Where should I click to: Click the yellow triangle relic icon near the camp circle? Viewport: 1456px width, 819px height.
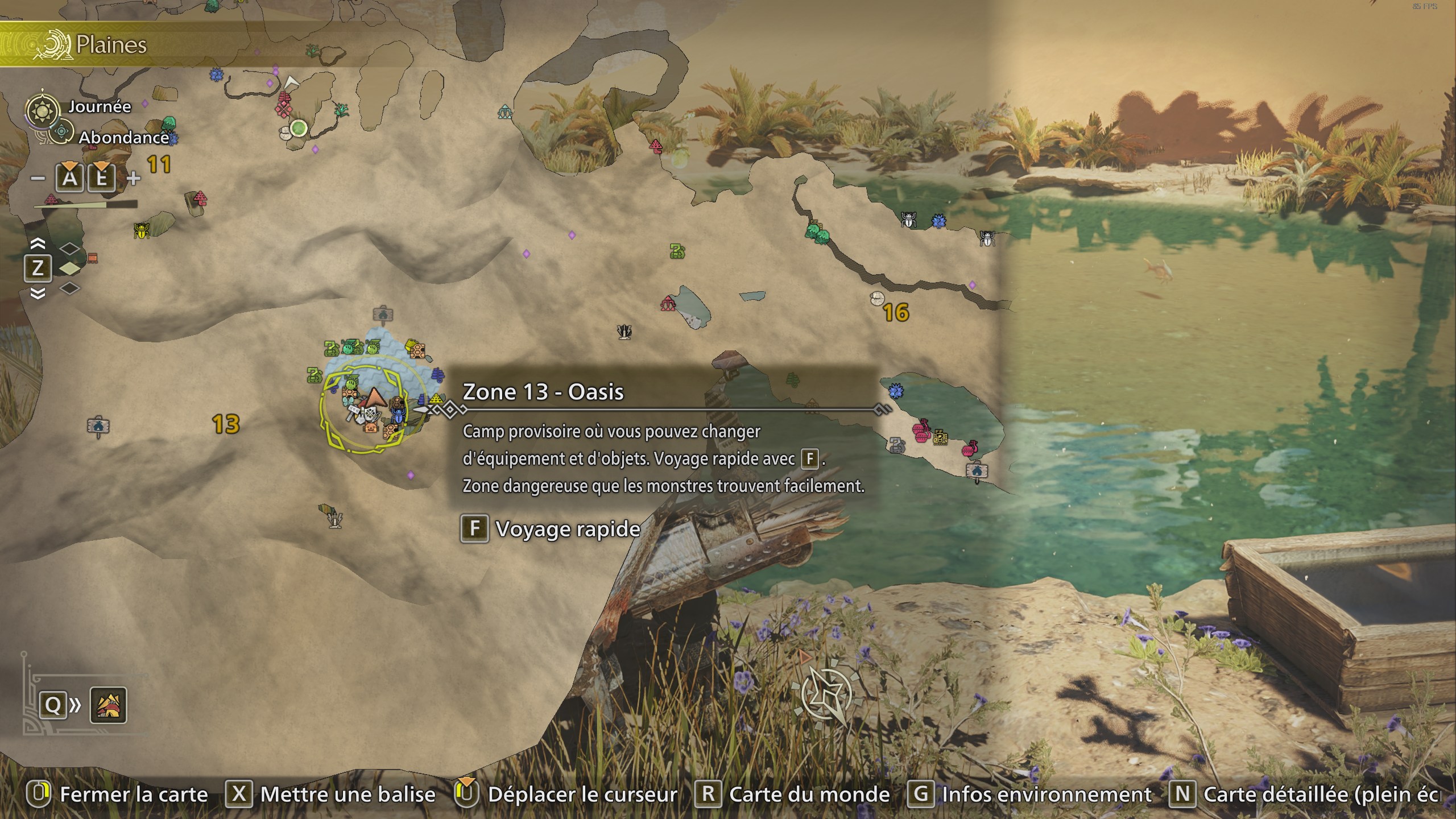tap(436, 399)
